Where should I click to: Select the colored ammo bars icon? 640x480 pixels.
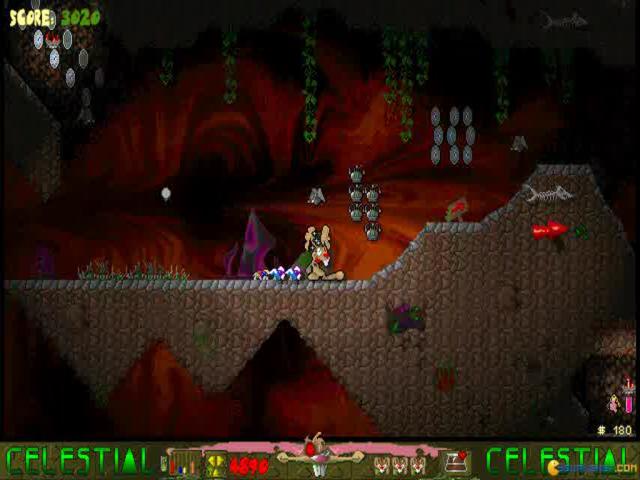(x=184, y=462)
